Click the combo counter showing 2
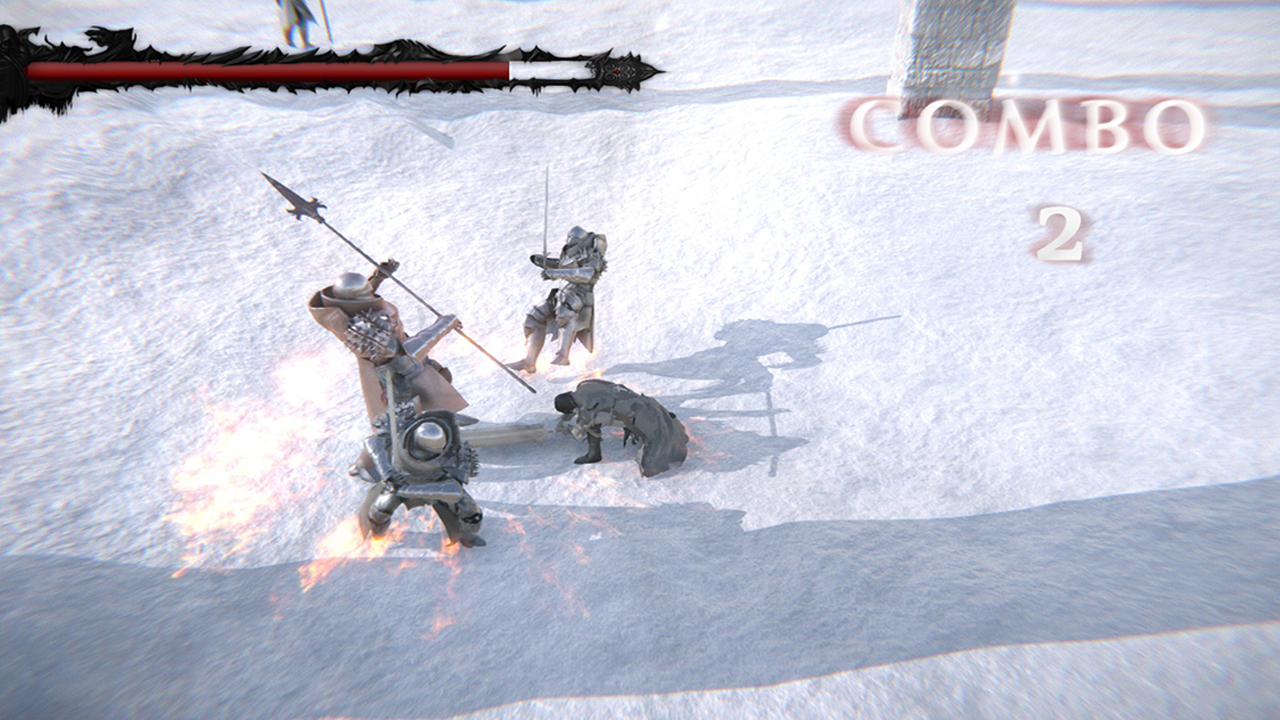 point(1063,235)
